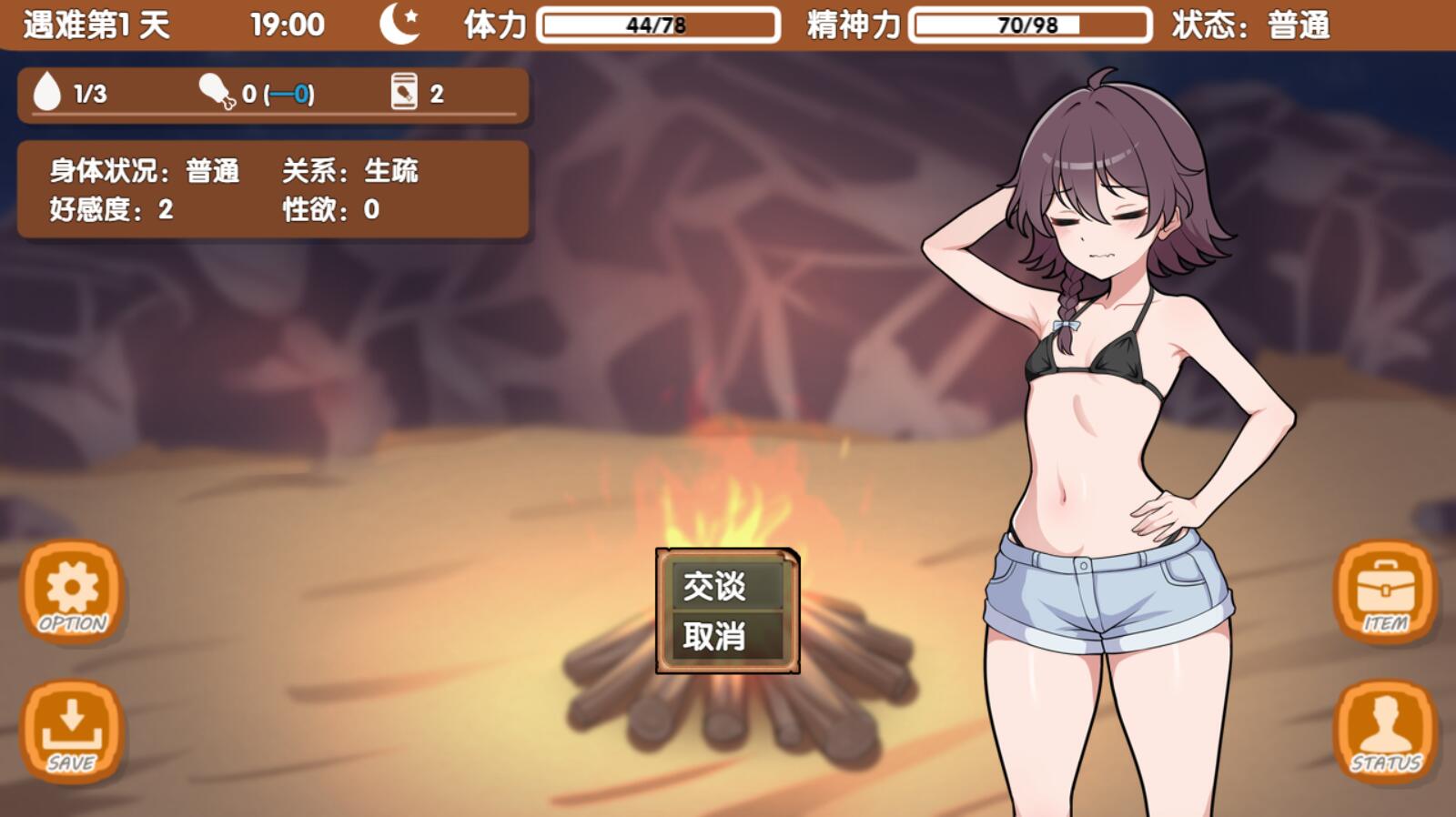Open the ITEM briefcase inventory
Viewport: 1456px width, 817px height.
coord(1384,591)
